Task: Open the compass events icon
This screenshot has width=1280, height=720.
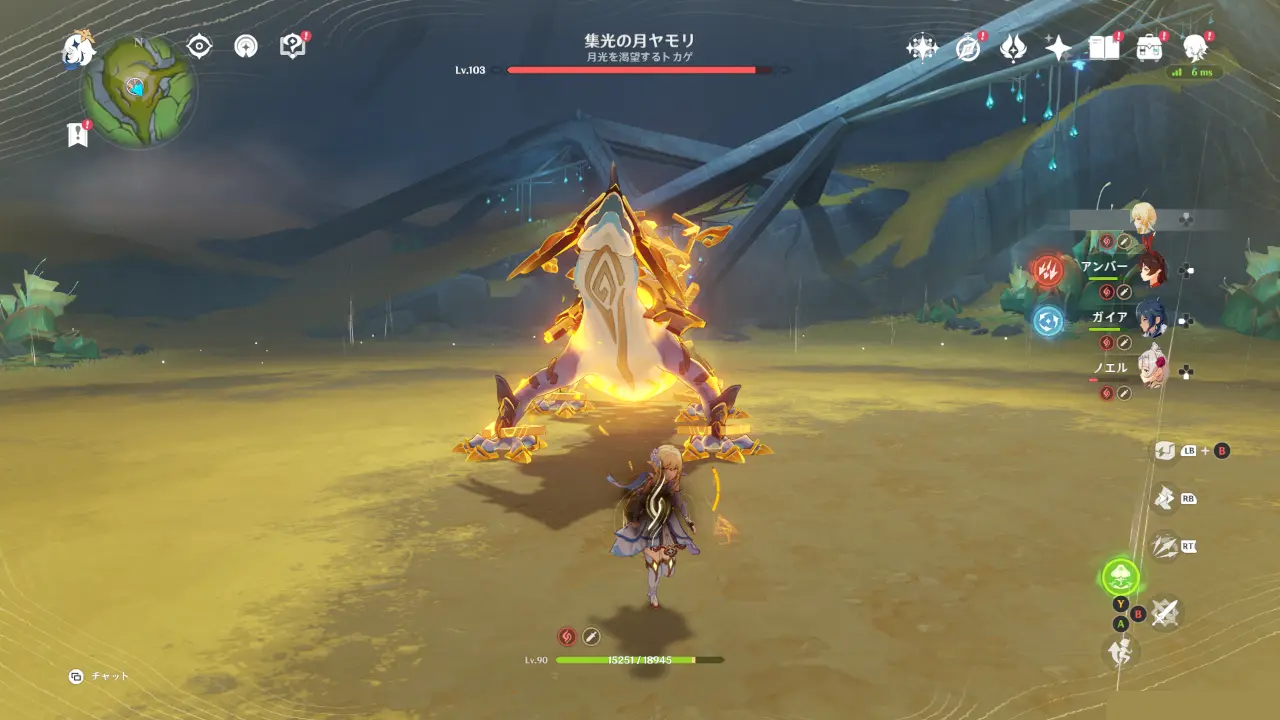Action: tap(967, 47)
